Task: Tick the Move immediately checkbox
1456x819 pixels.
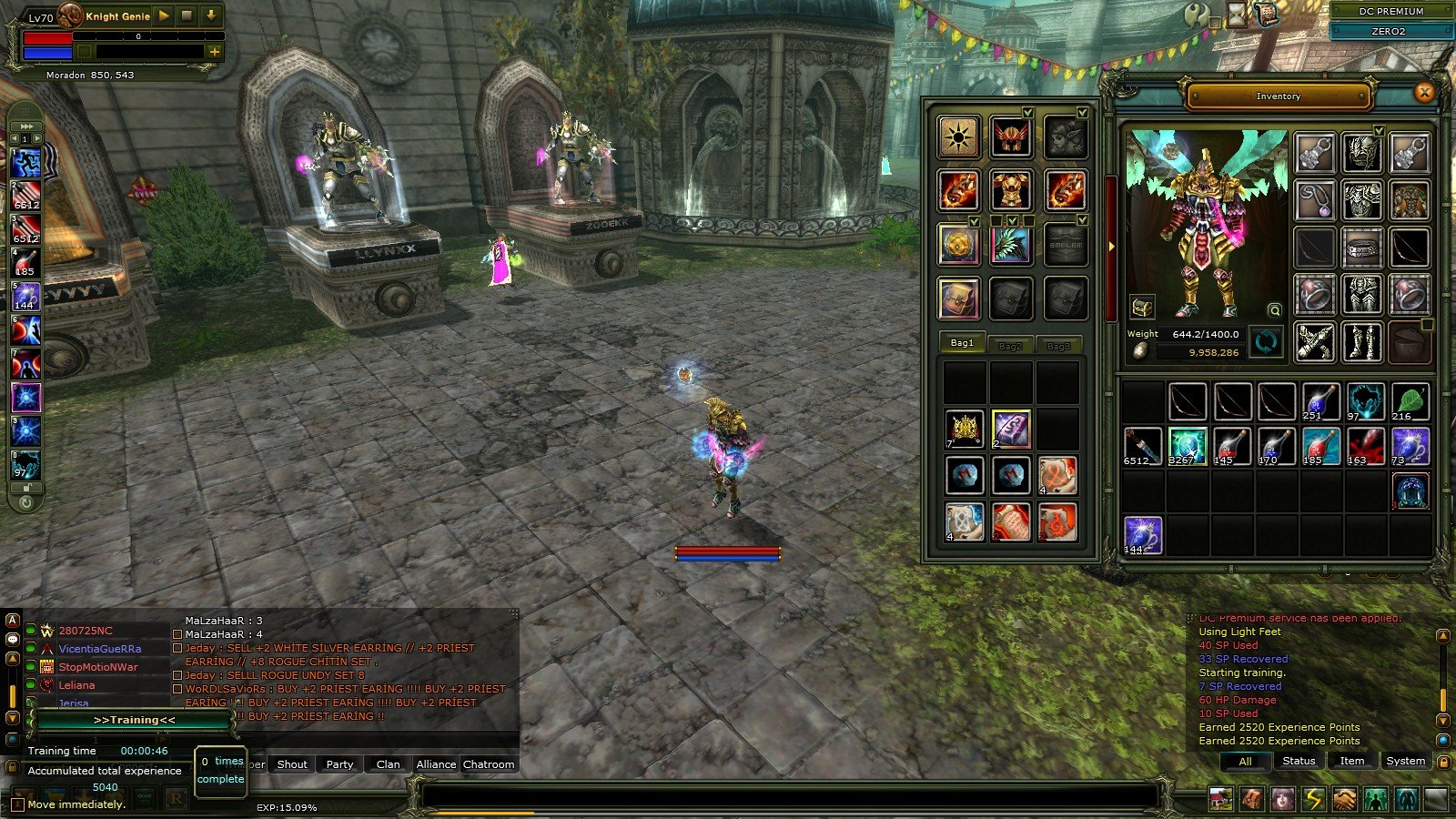Action: pos(17,804)
